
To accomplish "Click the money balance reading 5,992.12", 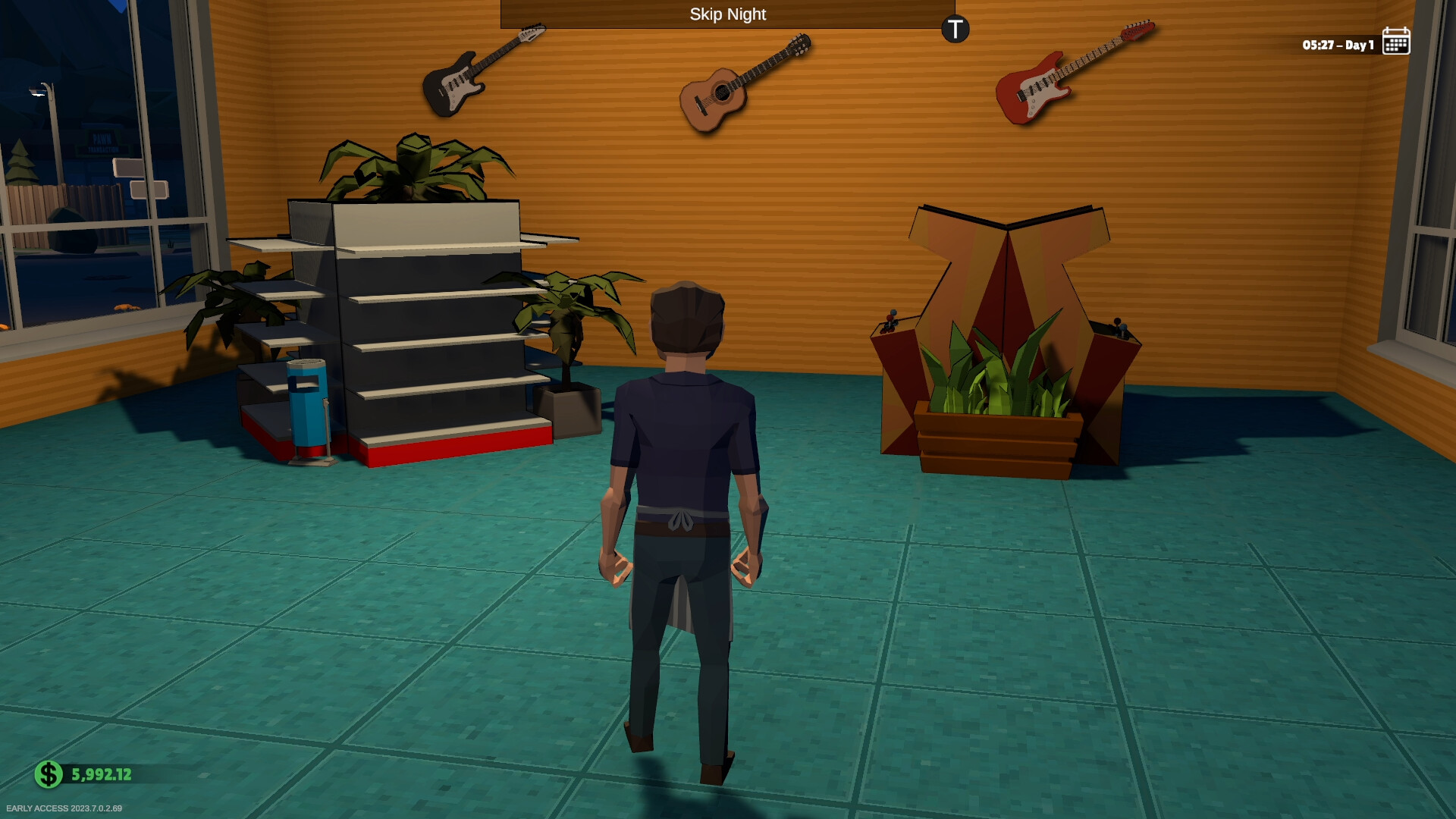I will [101, 774].
